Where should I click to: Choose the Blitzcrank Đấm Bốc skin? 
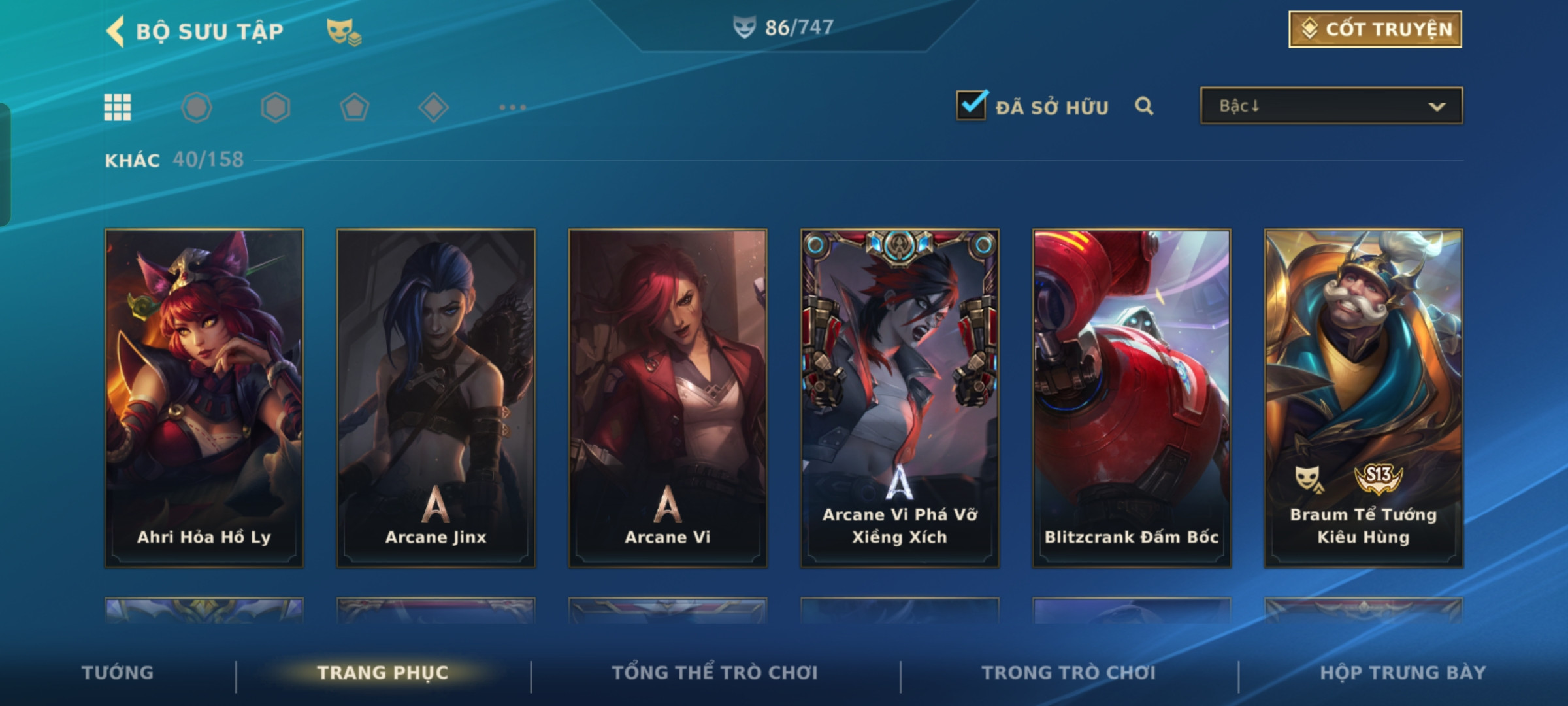pyautogui.click(x=1132, y=397)
